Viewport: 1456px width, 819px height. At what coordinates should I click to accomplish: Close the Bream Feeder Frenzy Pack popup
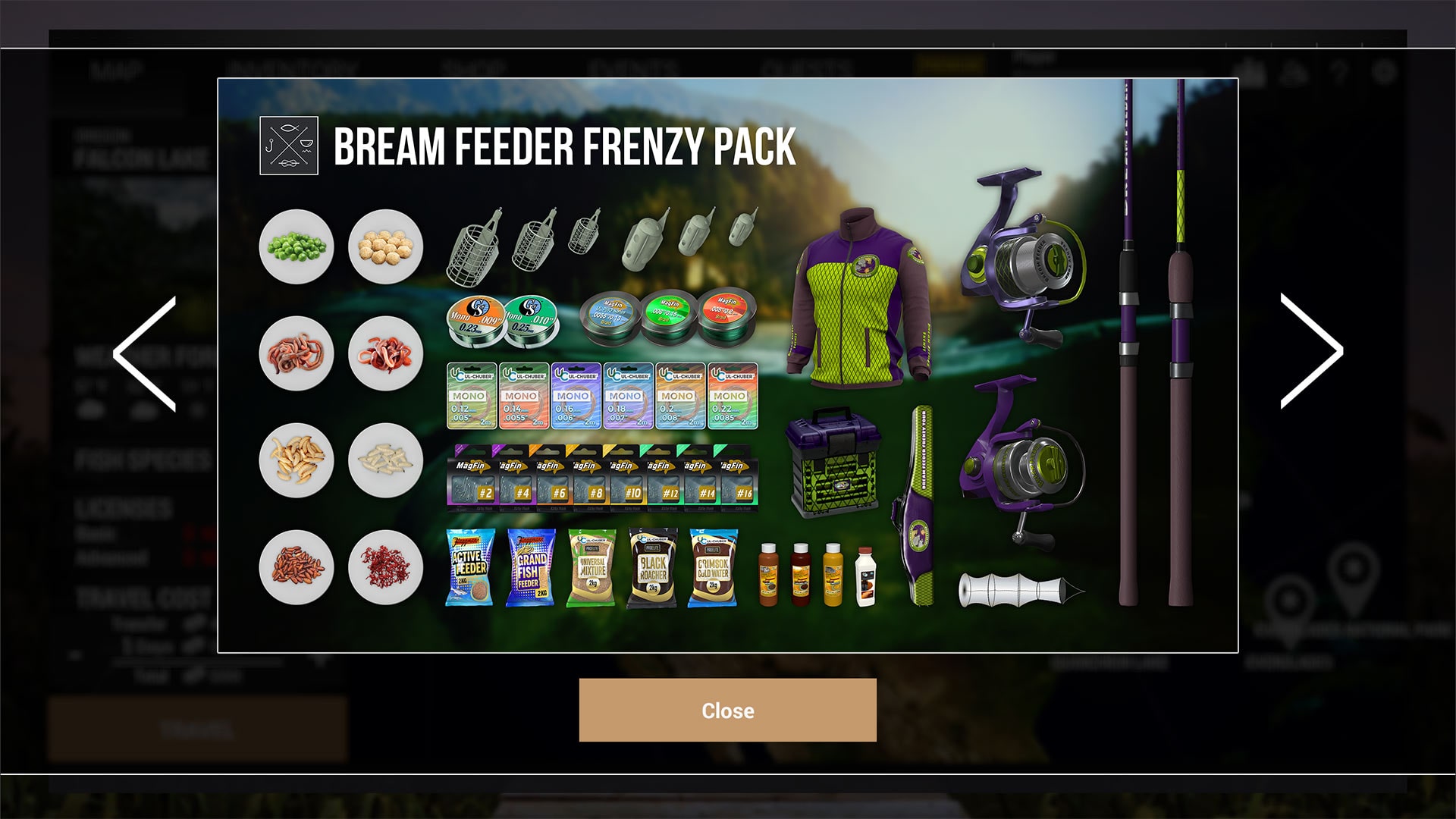click(x=728, y=711)
